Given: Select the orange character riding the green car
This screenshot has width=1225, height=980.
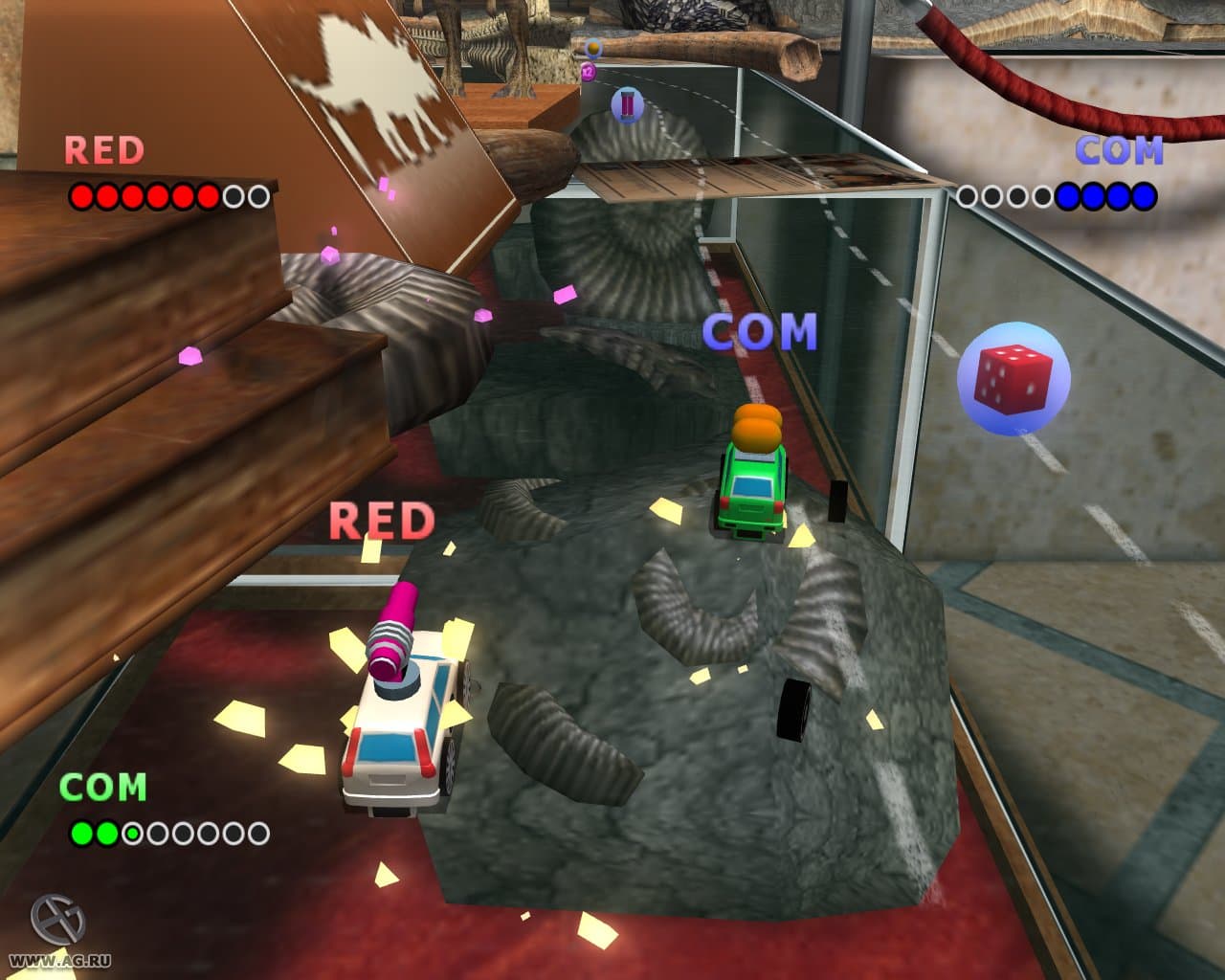Looking at the screenshot, I should tap(756, 428).
